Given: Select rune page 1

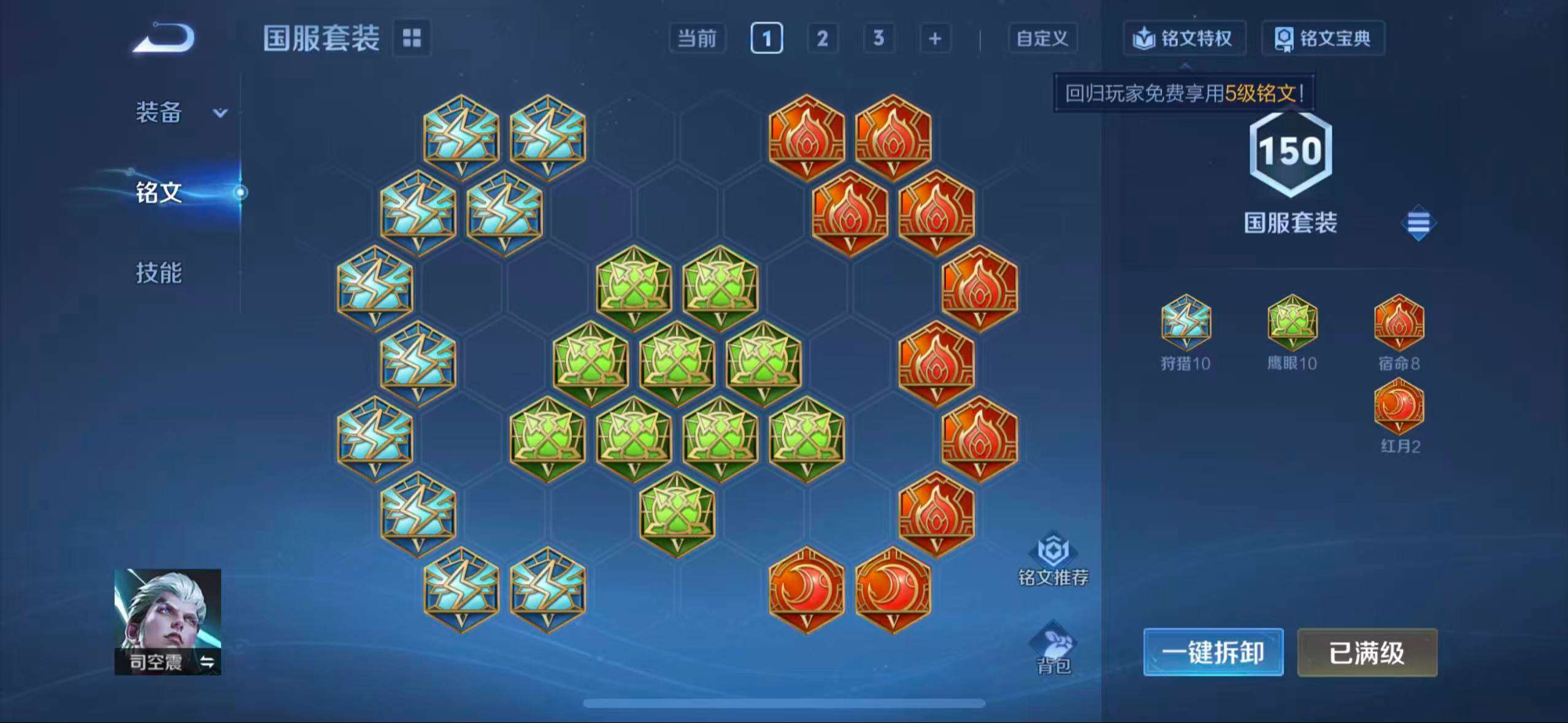Looking at the screenshot, I should coord(766,38).
